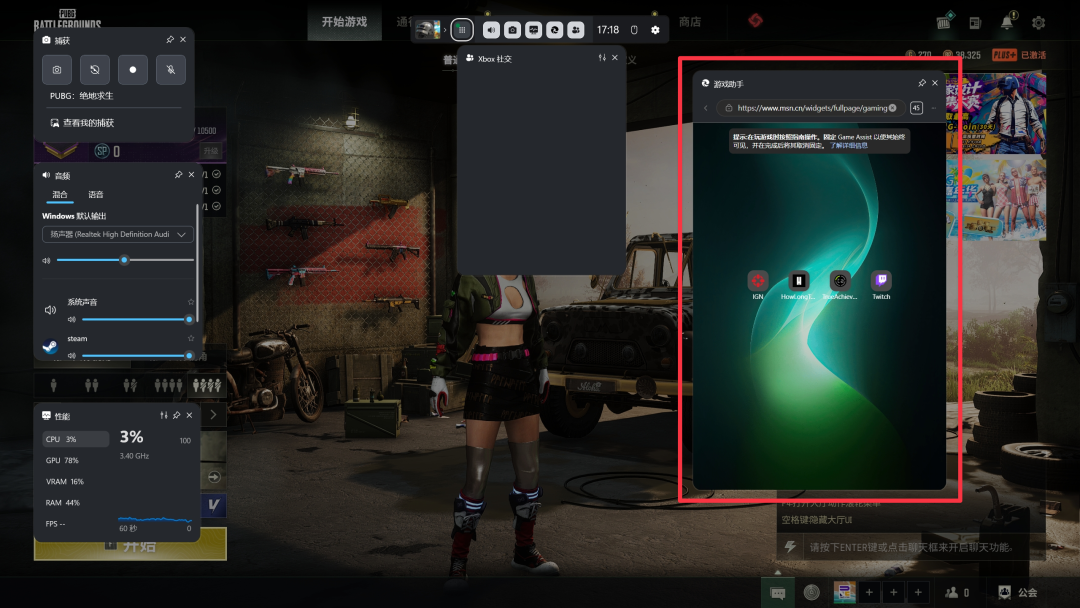
Task: Close the 性能 performance widget
Action: tap(188, 415)
